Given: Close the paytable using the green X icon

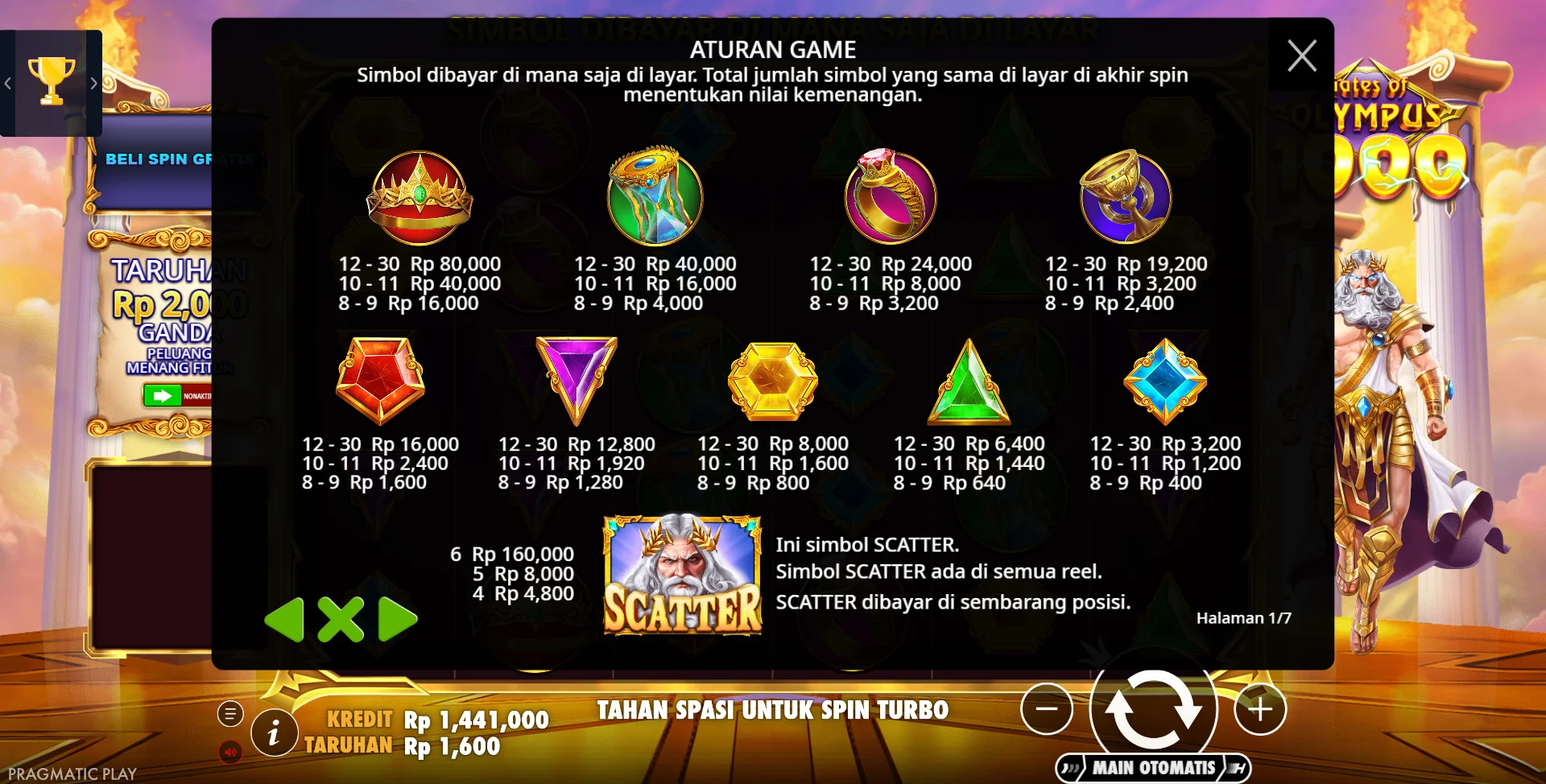Looking at the screenshot, I should tap(339, 619).
